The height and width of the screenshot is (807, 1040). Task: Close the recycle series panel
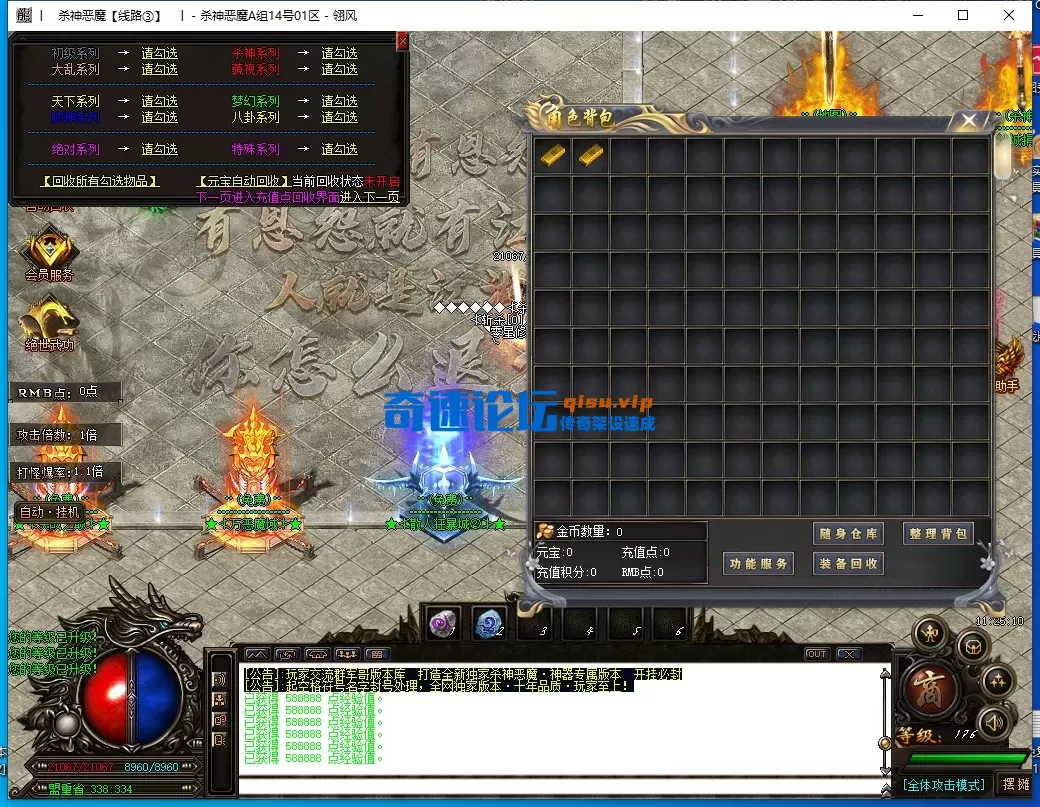pos(402,41)
